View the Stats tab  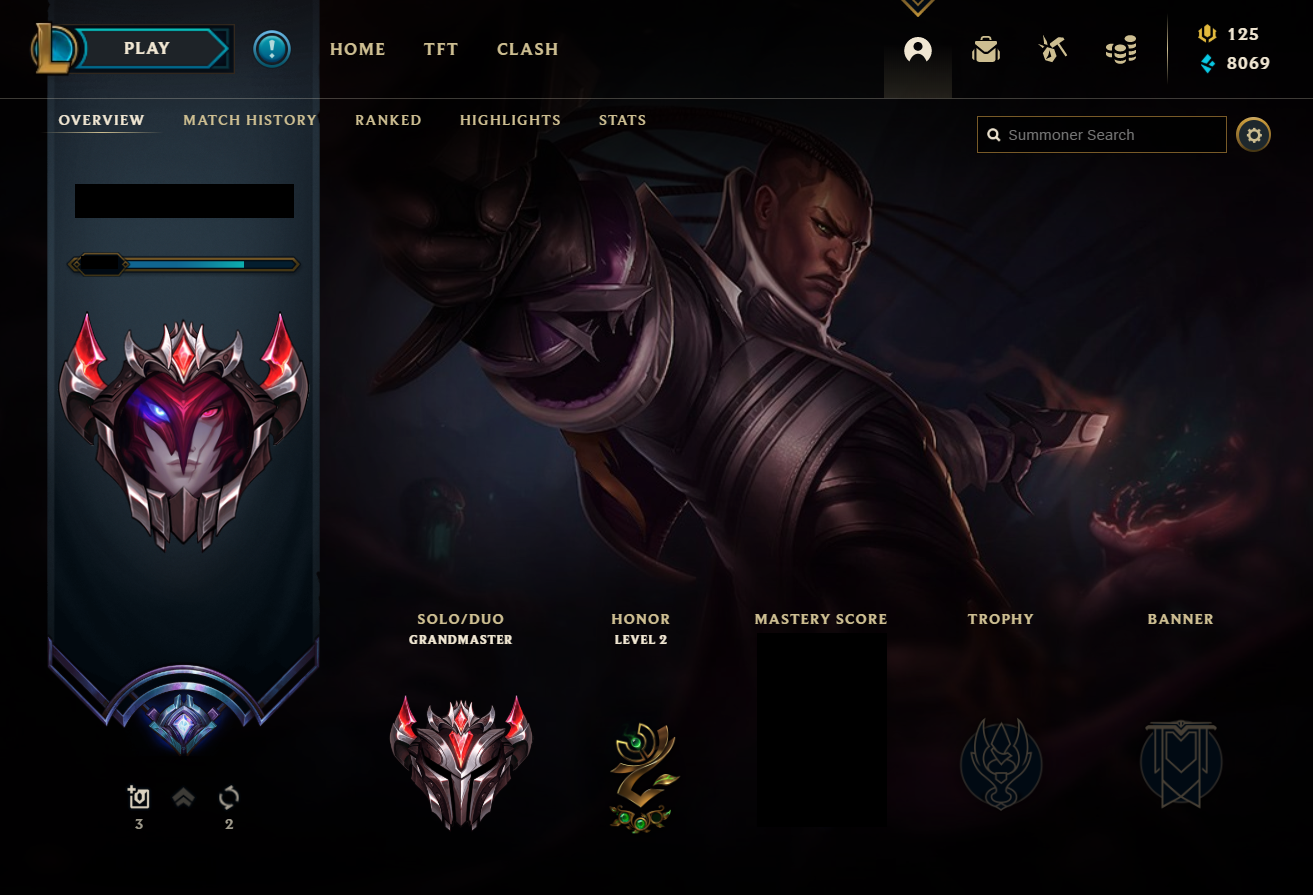click(x=622, y=120)
